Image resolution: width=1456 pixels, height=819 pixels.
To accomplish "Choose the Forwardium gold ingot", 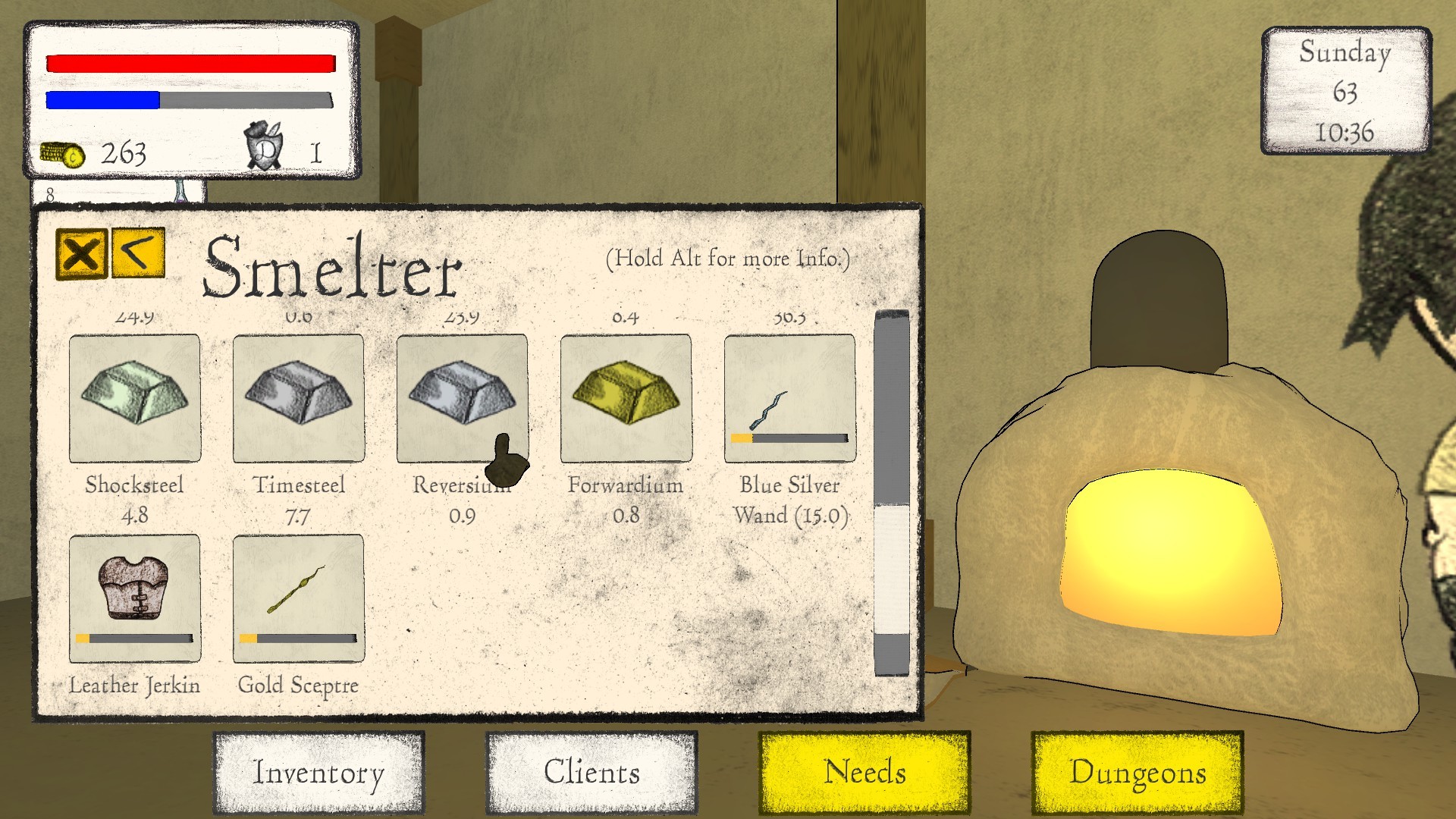I will pyautogui.click(x=626, y=397).
